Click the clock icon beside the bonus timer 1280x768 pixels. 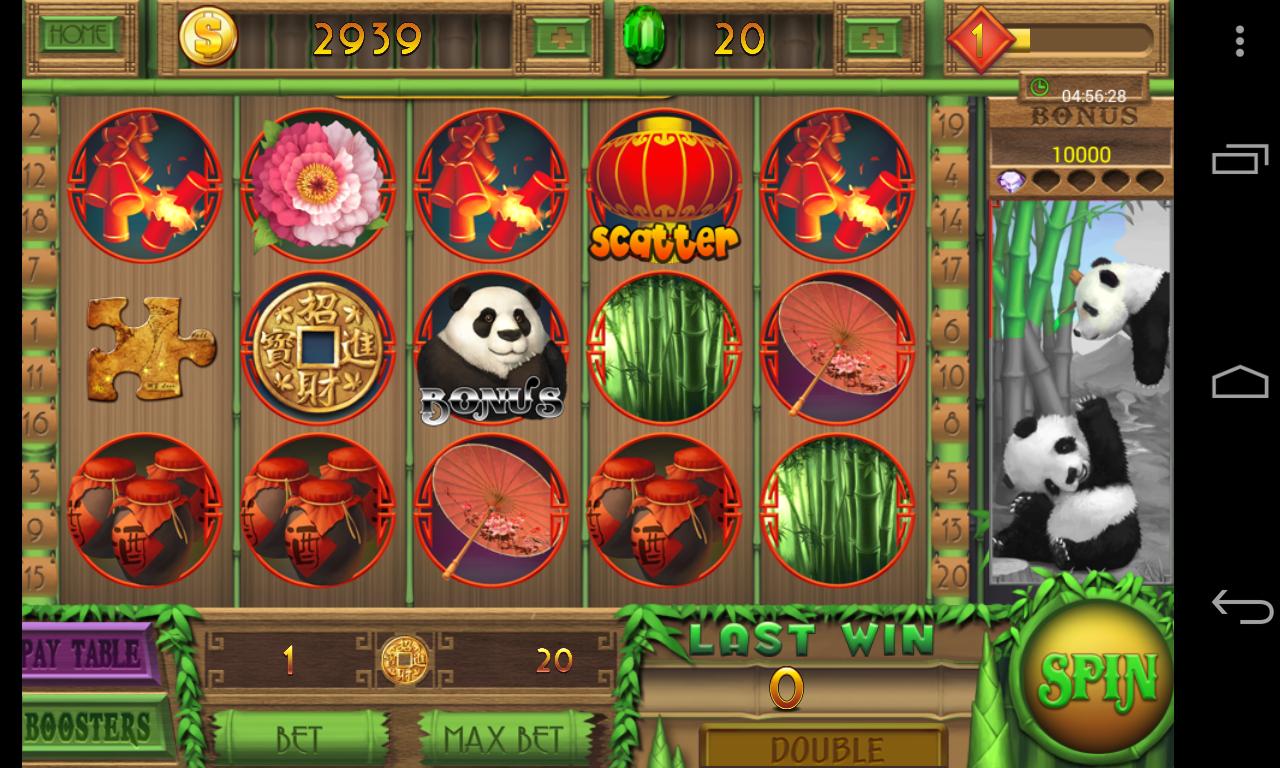[1041, 86]
